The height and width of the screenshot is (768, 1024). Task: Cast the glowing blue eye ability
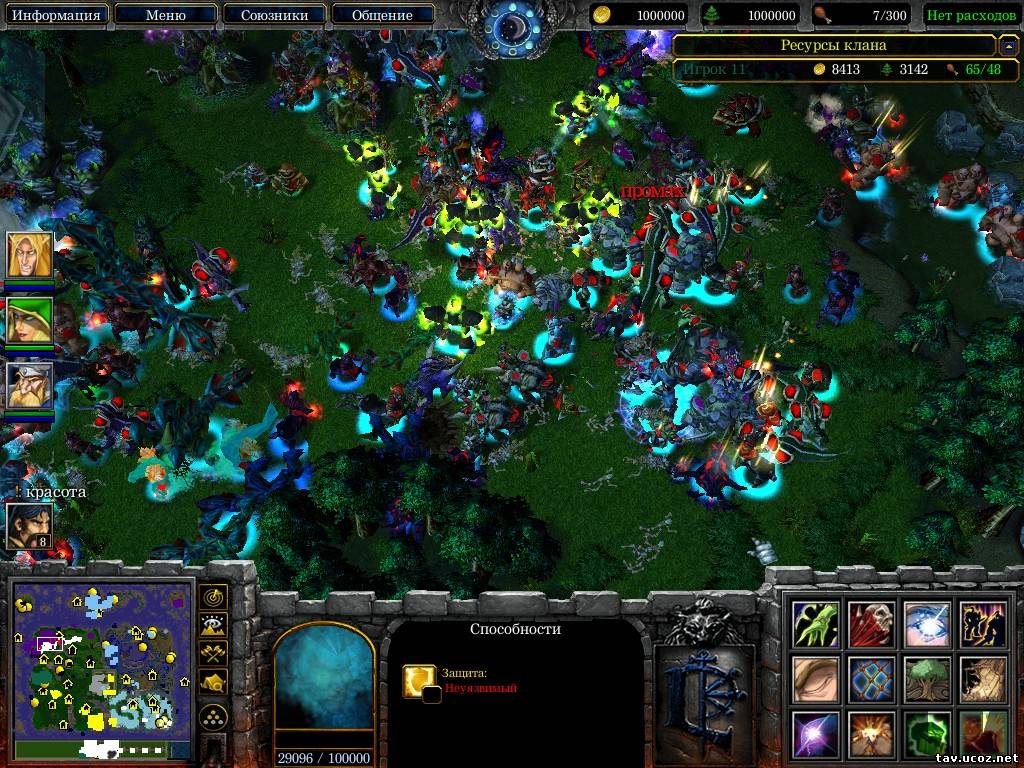927,624
